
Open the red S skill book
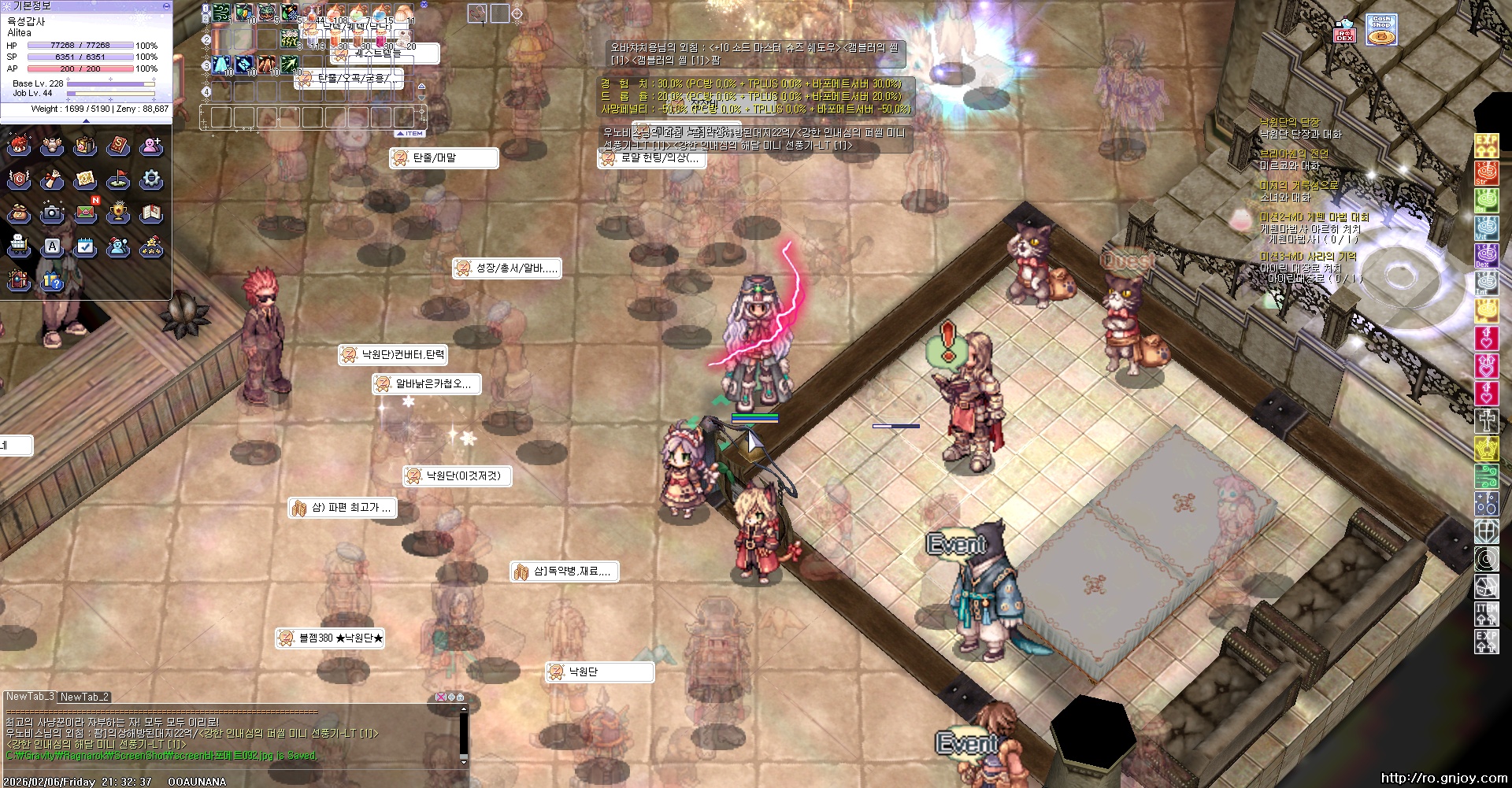click(x=118, y=146)
